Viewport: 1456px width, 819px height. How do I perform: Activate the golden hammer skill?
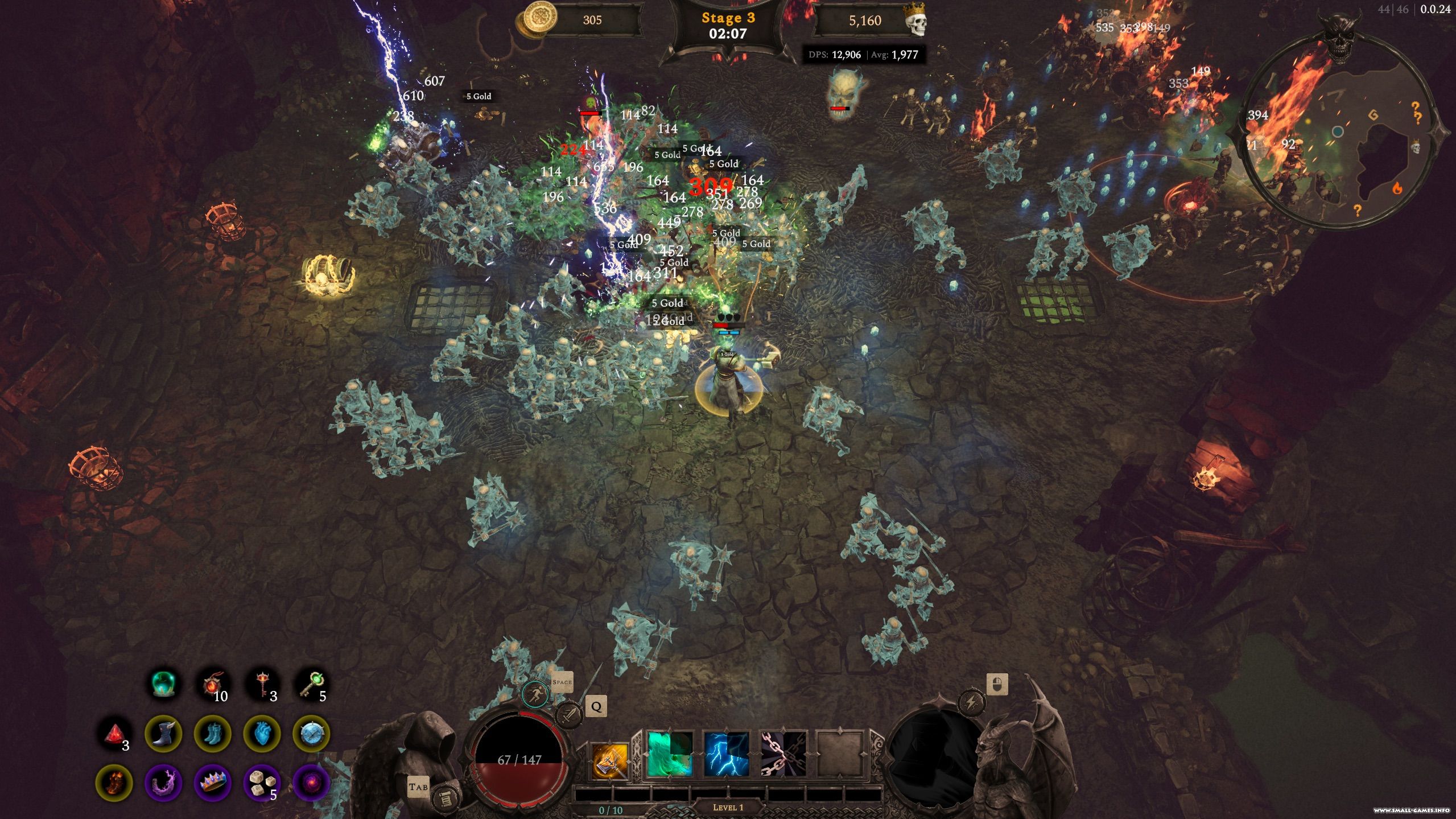(x=610, y=760)
